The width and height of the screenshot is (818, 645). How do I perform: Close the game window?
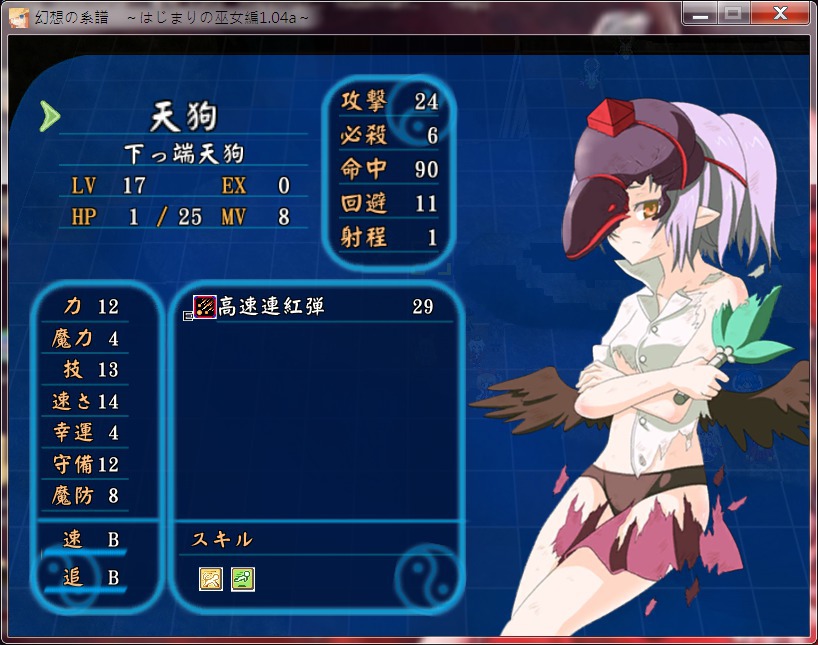(x=783, y=13)
